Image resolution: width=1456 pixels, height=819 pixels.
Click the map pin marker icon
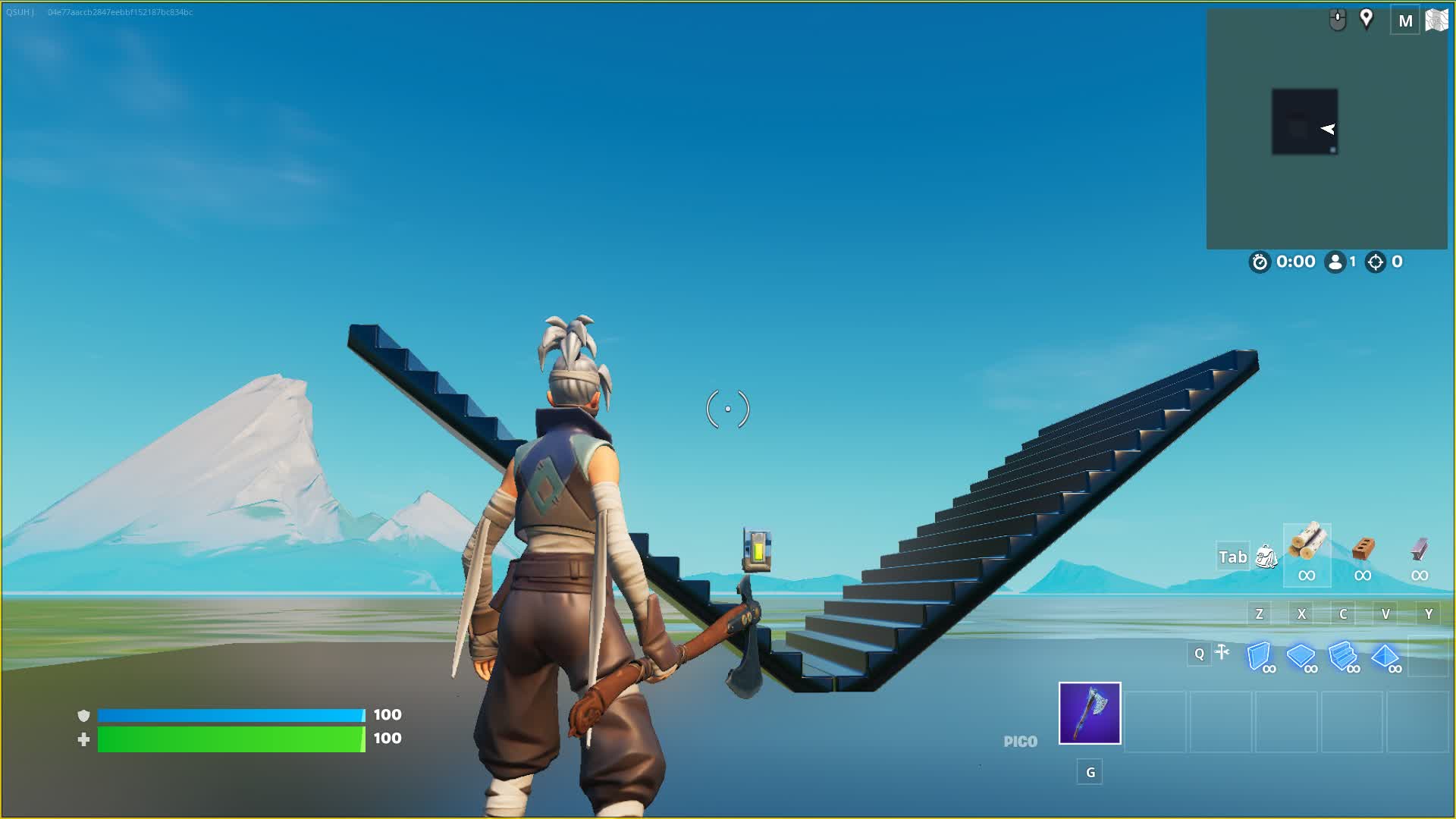(1367, 20)
